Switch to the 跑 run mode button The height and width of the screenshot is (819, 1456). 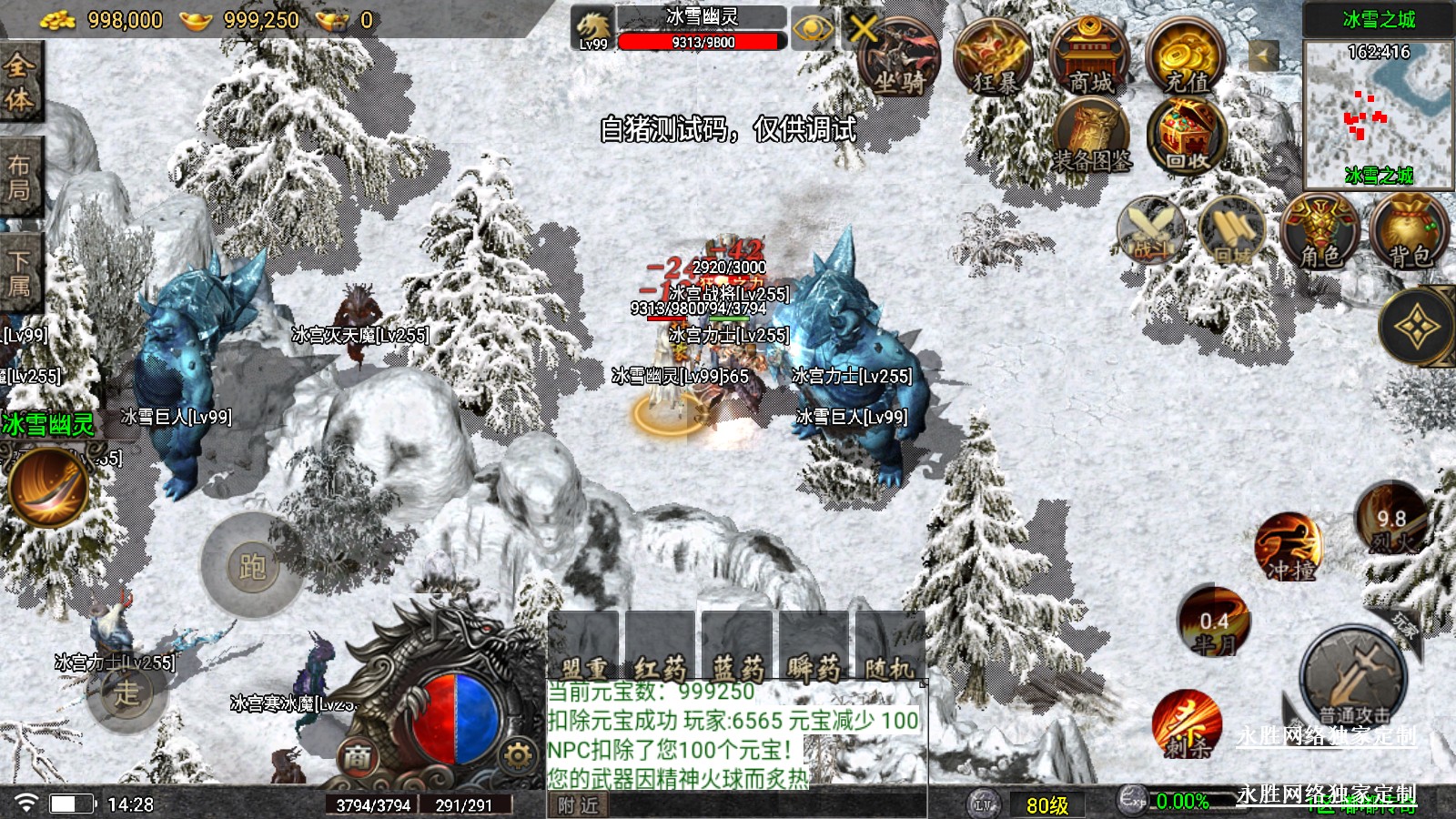pyautogui.click(x=252, y=566)
